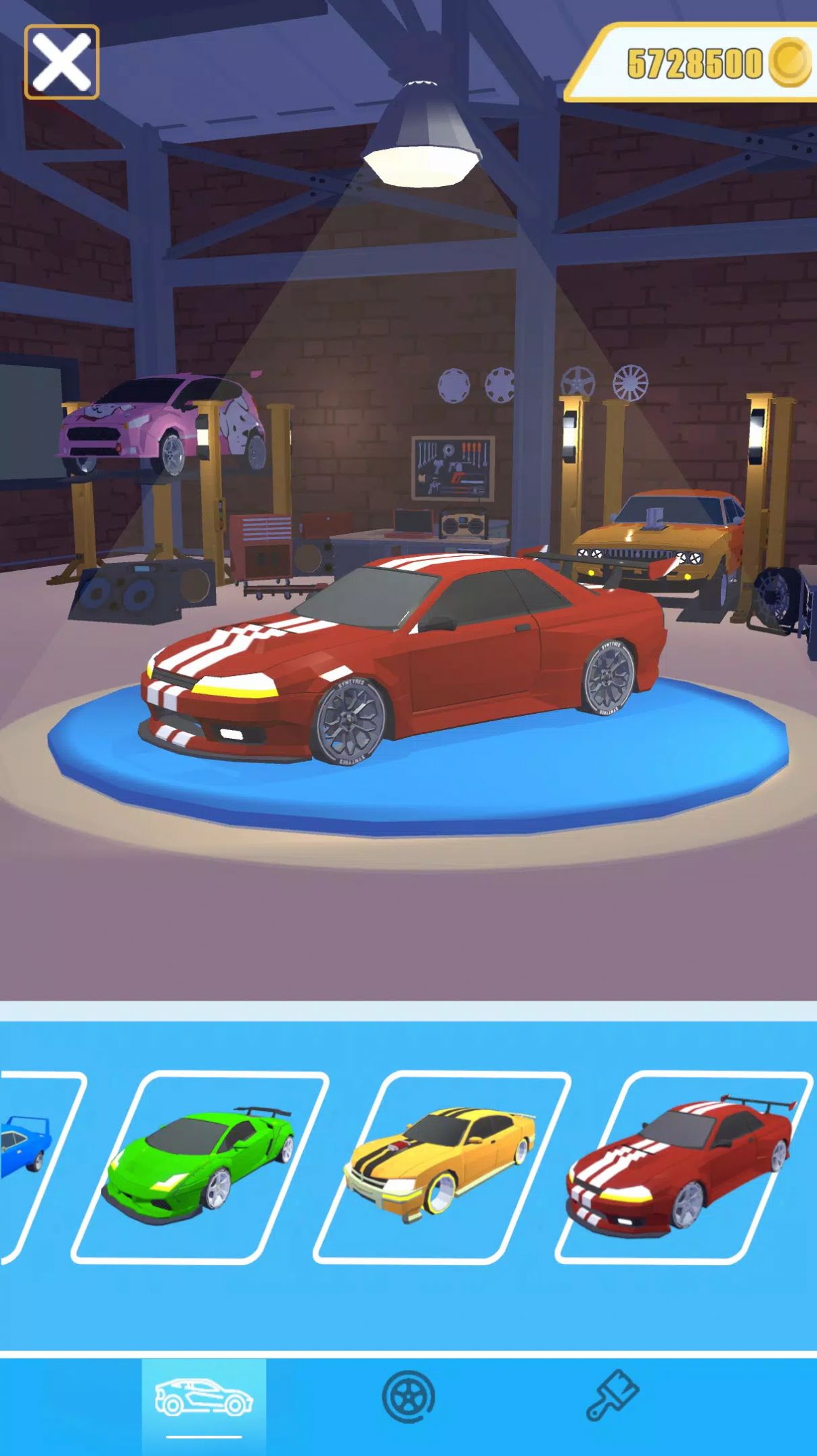Pick the red car with white stripes tile
This screenshot has height=1456, width=817.
(x=682, y=1166)
